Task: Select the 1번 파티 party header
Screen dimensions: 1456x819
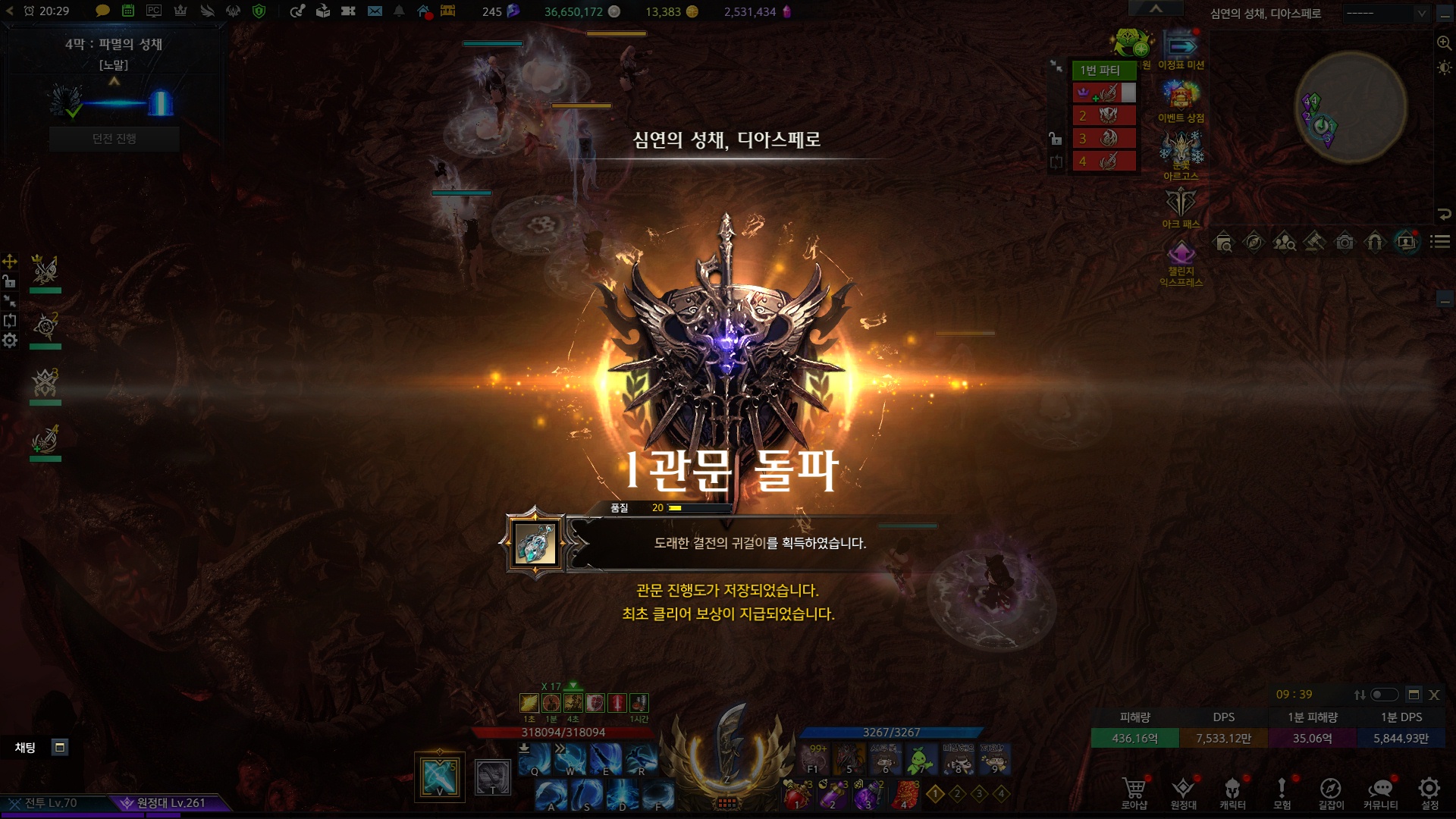Action: coord(1103,70)
